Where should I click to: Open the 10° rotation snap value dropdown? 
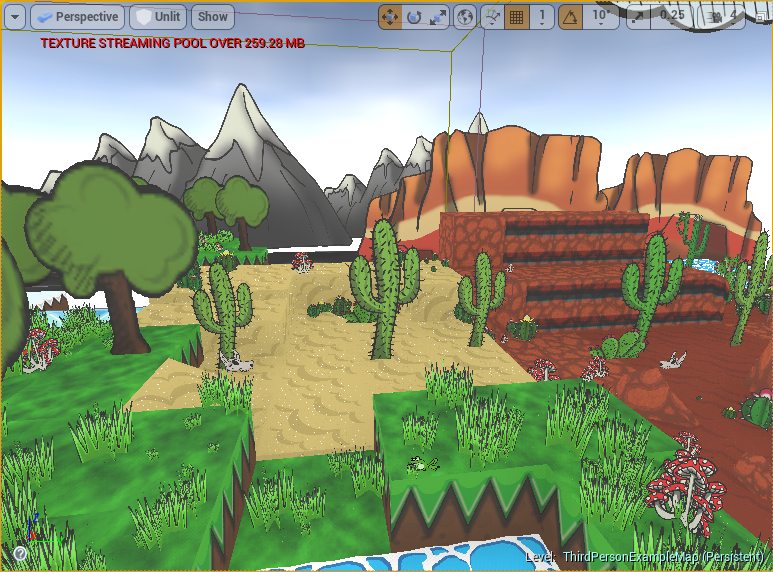click(x=600, y=17)
